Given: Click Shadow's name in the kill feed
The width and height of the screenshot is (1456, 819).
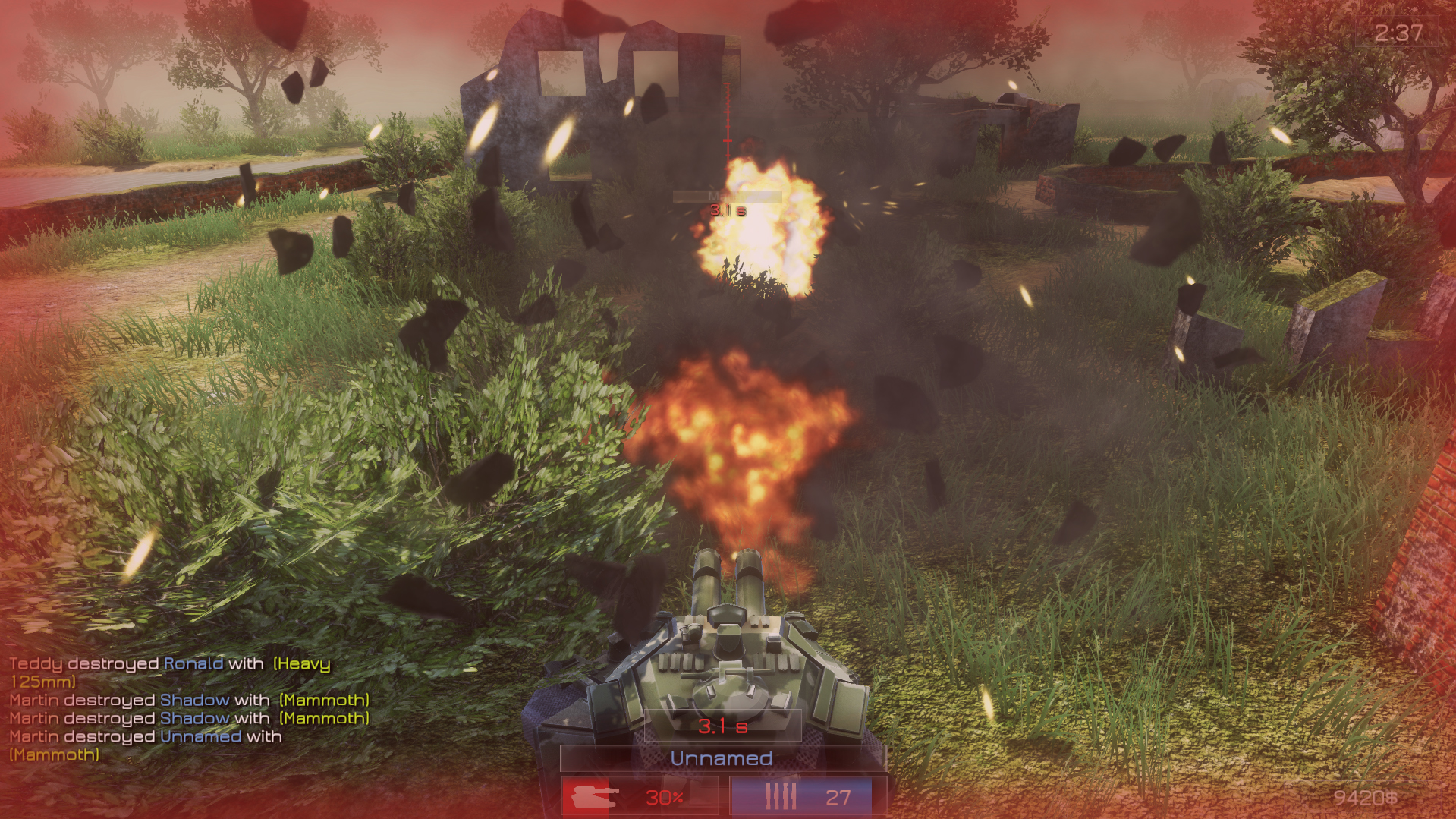Looking at the screenshot, I should click(x=194, y=700).
